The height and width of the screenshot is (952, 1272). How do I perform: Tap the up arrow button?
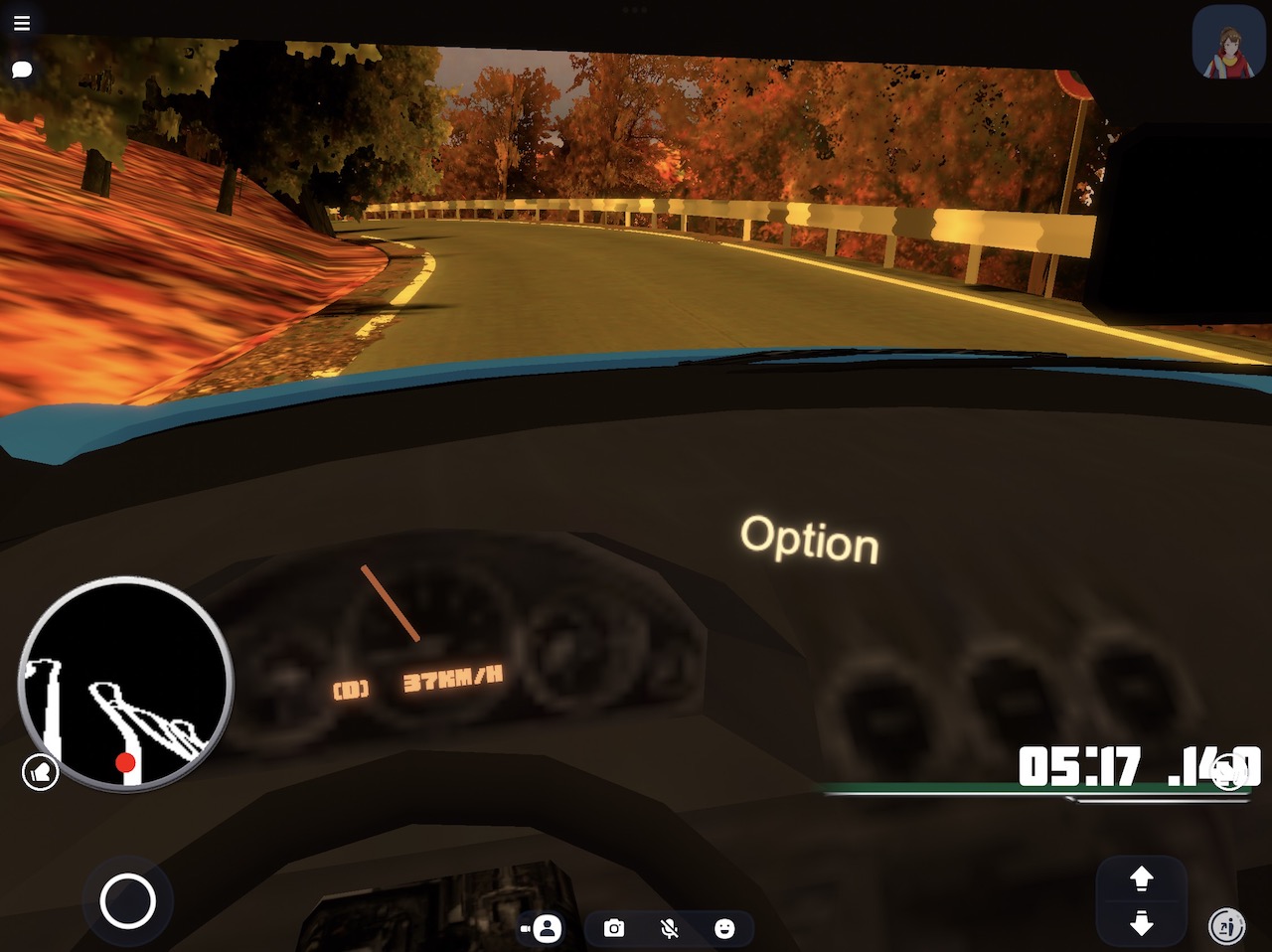(x=1141, y=878)
